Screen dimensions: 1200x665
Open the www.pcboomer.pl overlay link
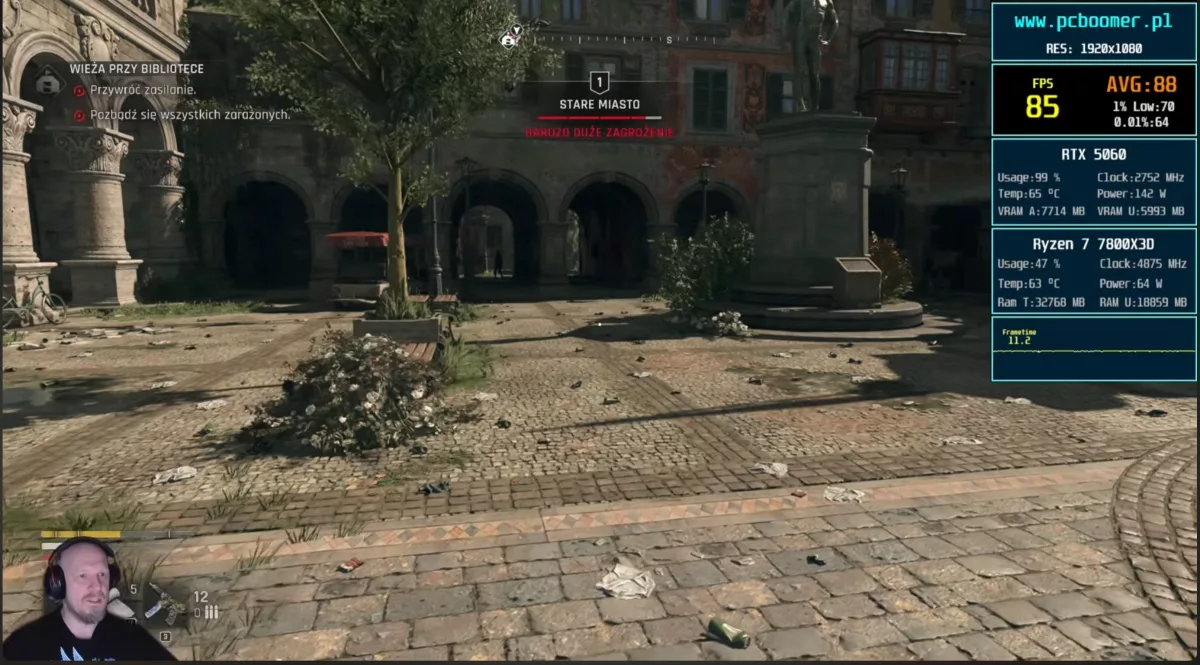click(x=1093, y=21)
